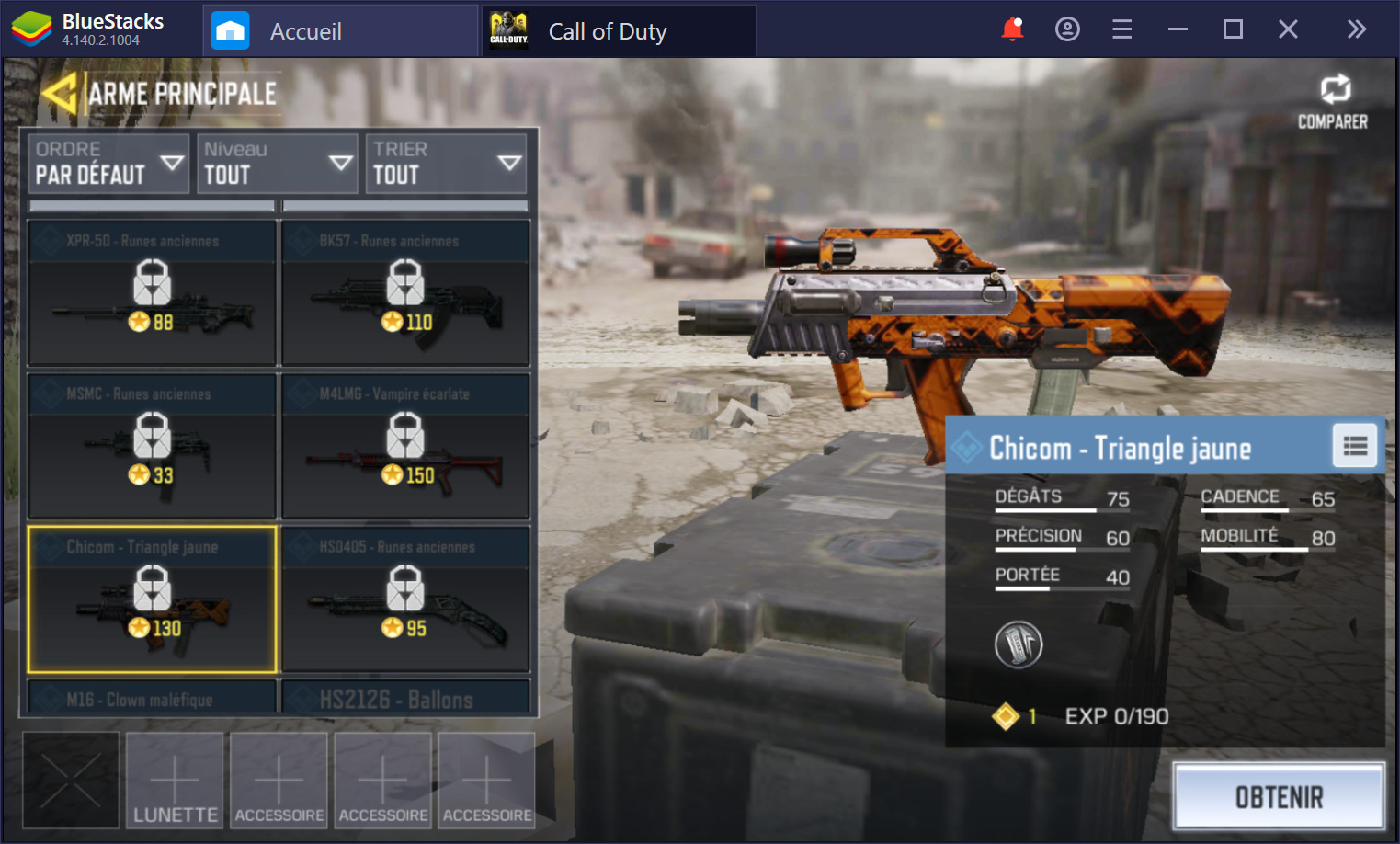This screenshot has width=1400, height=844.
Task: Choose the MSMC Runes anciennes weapon
Action: [x=153, y=446]
